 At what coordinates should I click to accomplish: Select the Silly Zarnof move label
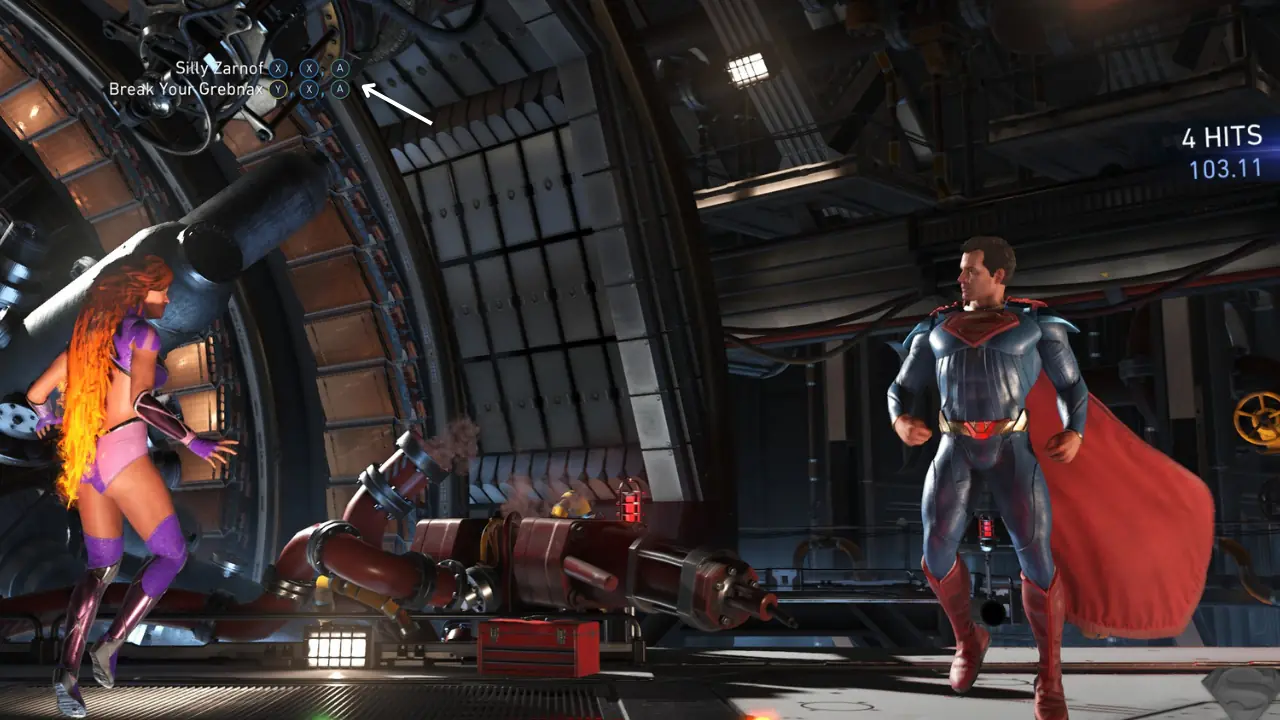[220, 69]
